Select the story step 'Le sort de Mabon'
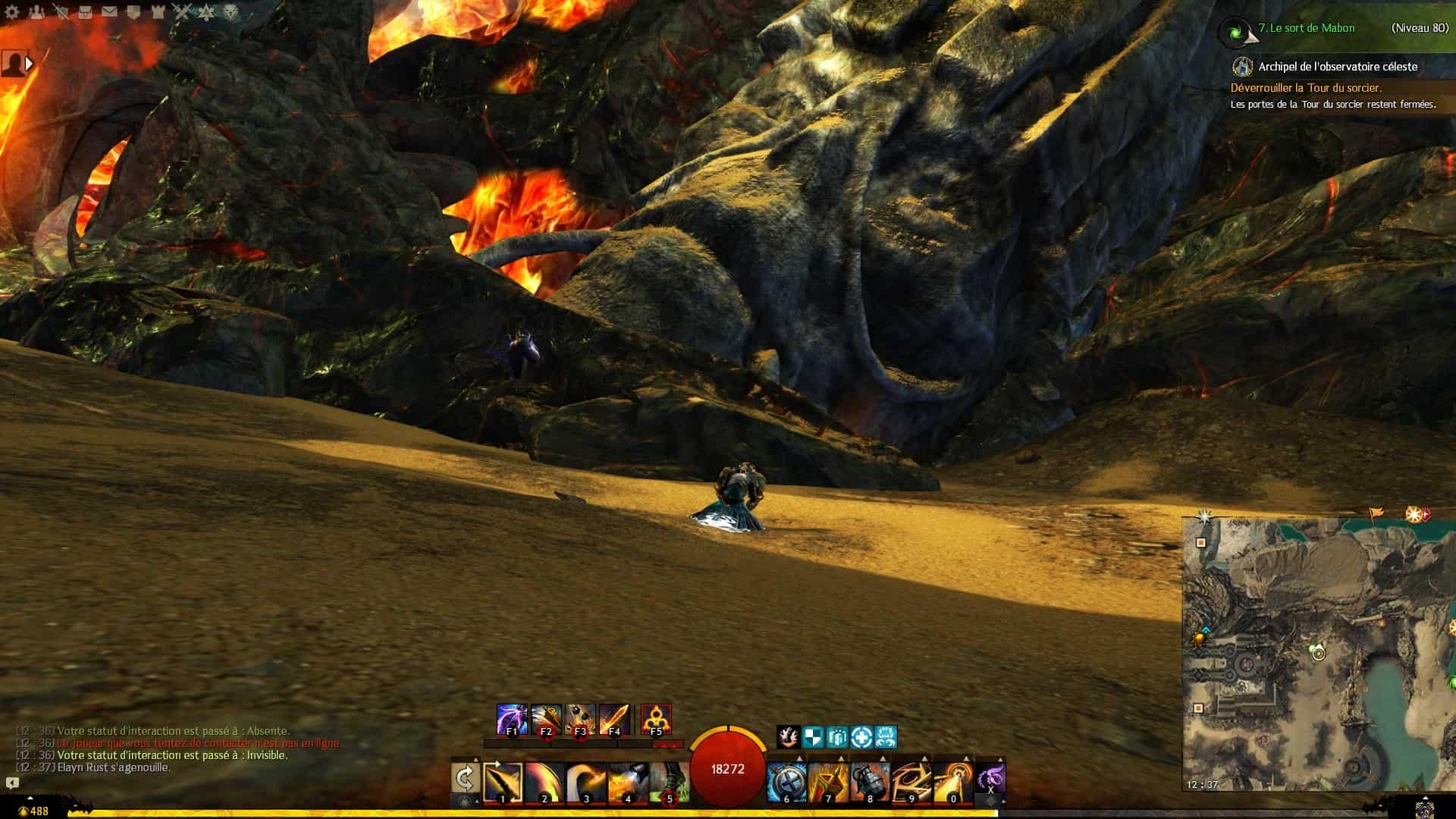The image size is (1456, 819). [x=1306, y=28]
